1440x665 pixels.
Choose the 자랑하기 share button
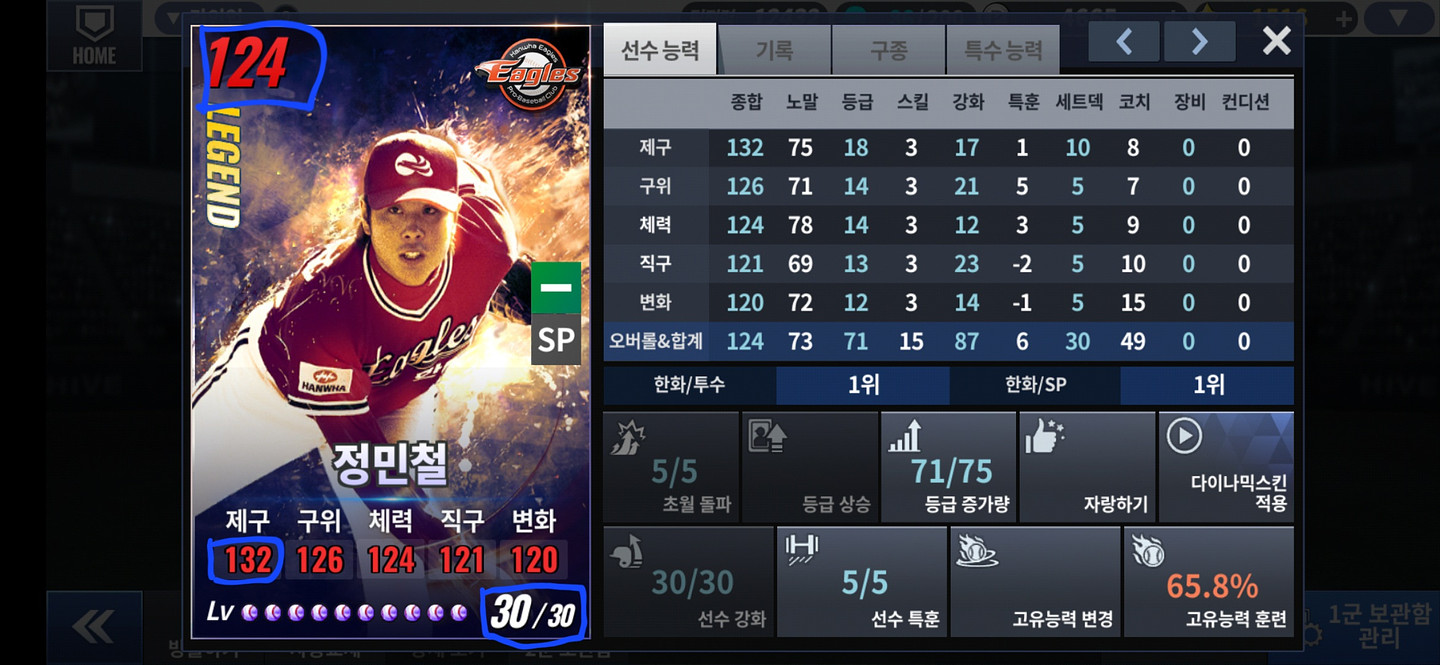(x=1087, y=467)
